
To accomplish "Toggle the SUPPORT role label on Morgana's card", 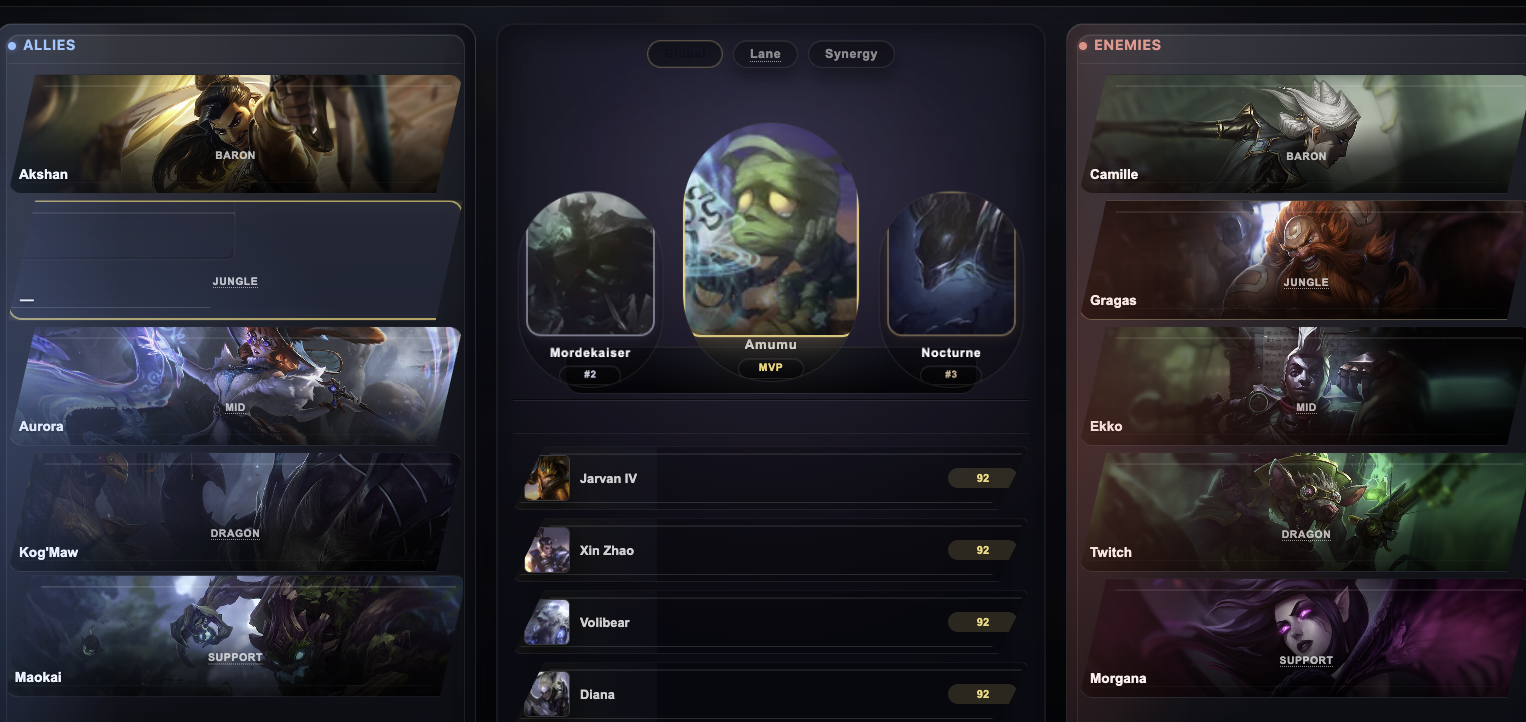I will [1306, 660].
